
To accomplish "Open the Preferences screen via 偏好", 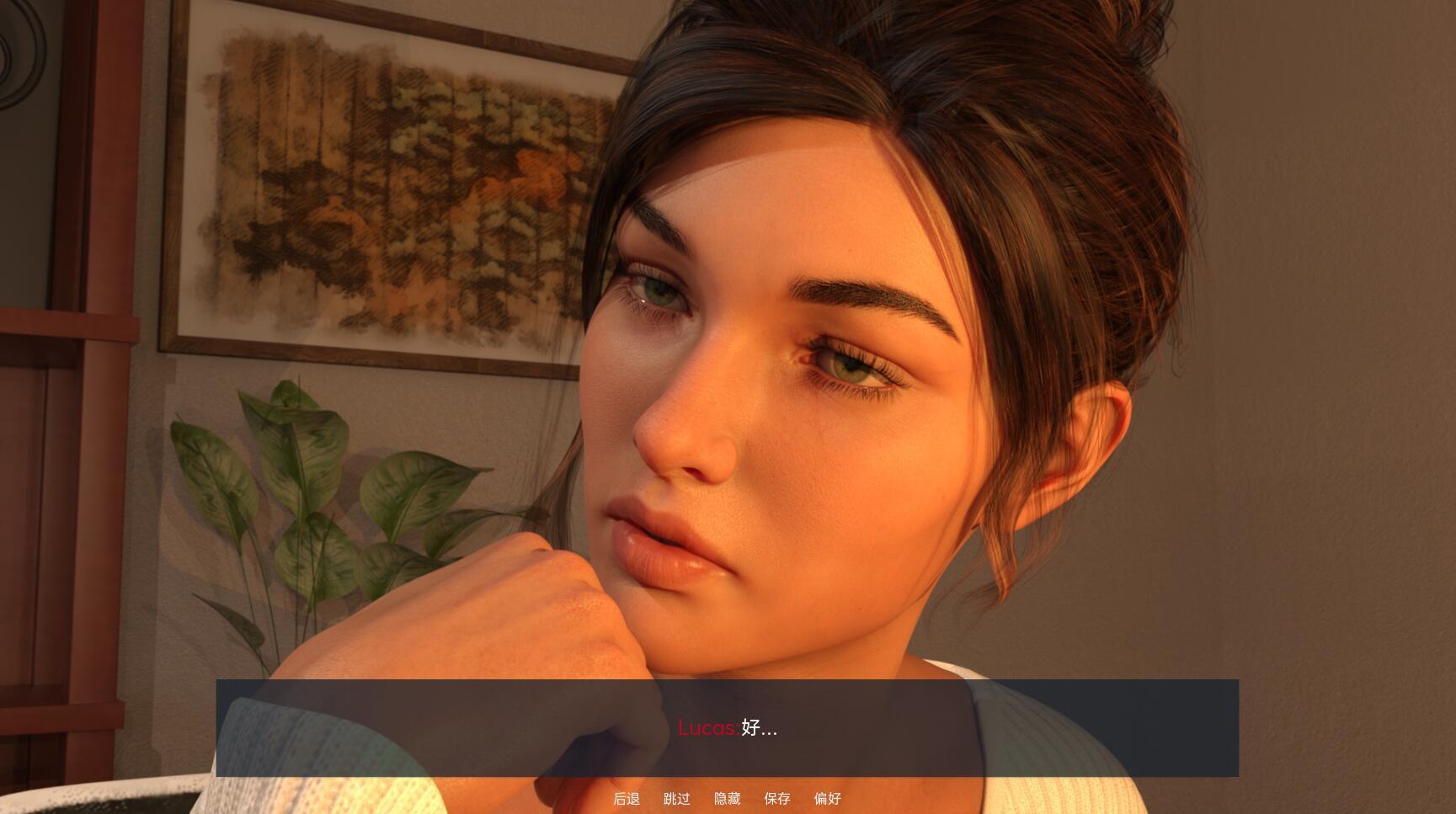I will 828,798.
